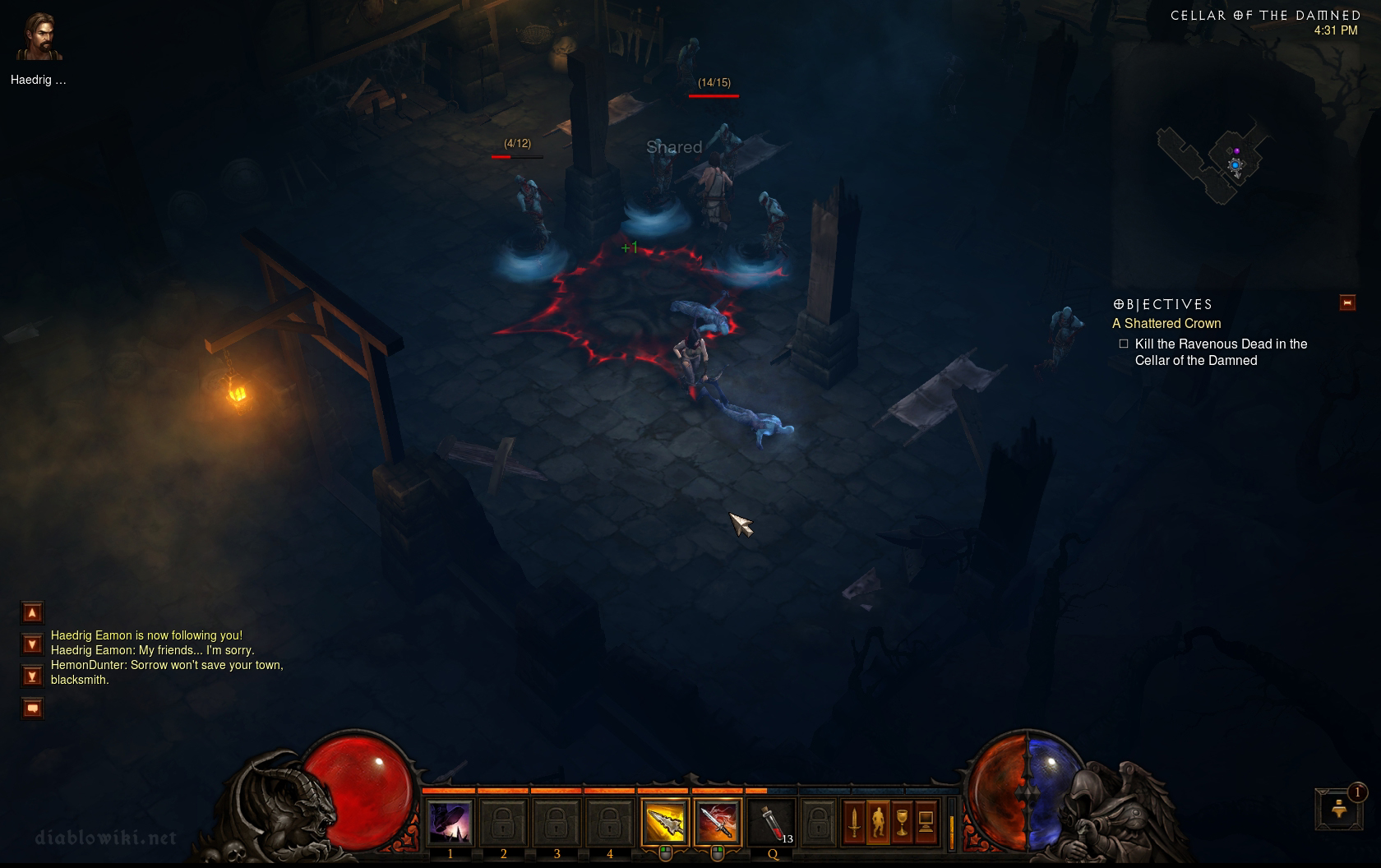Viewport: 1381px width, 868px height.
Task: Click the chat scroll down arrow button
Action: tap(32, 644)
